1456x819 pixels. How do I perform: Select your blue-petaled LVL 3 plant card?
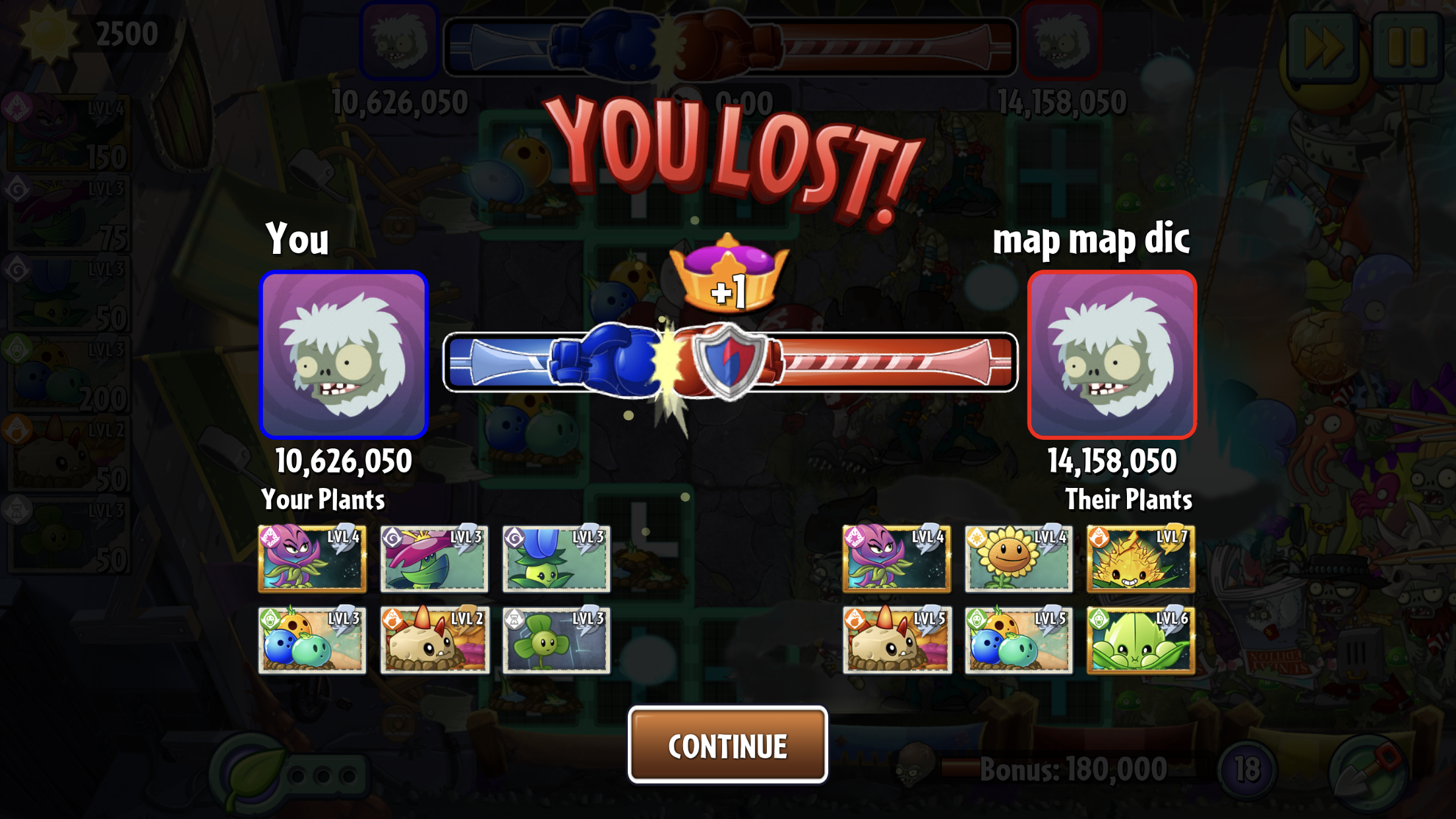pos(556,558)
